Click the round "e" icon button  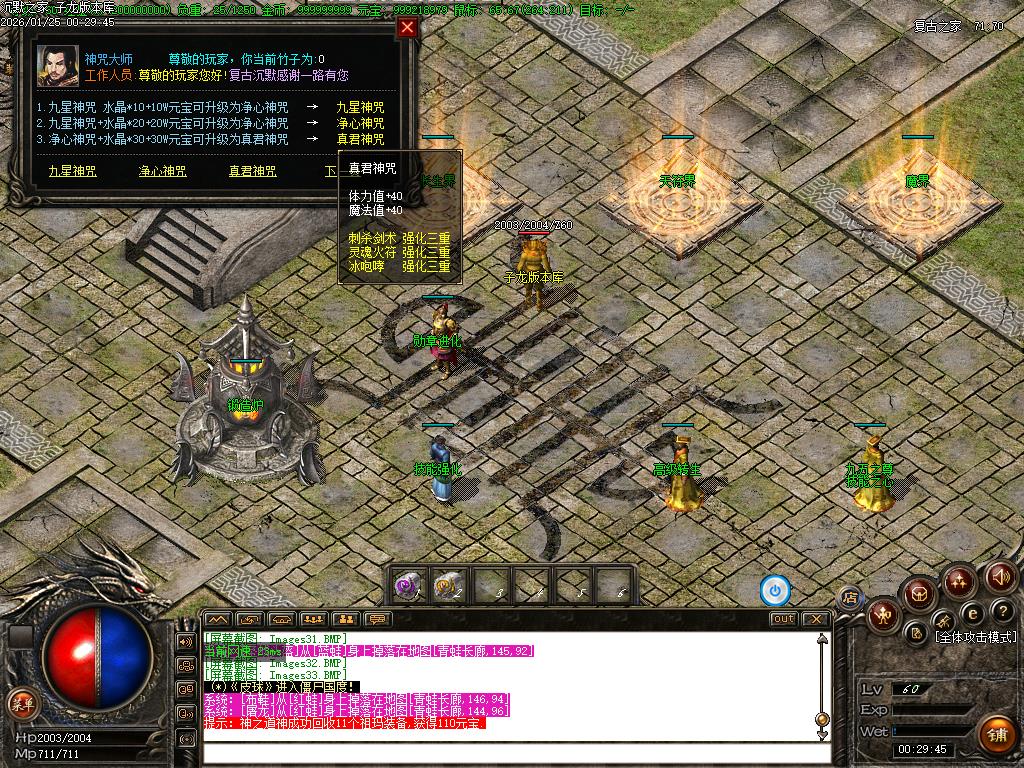pos(972,613)
